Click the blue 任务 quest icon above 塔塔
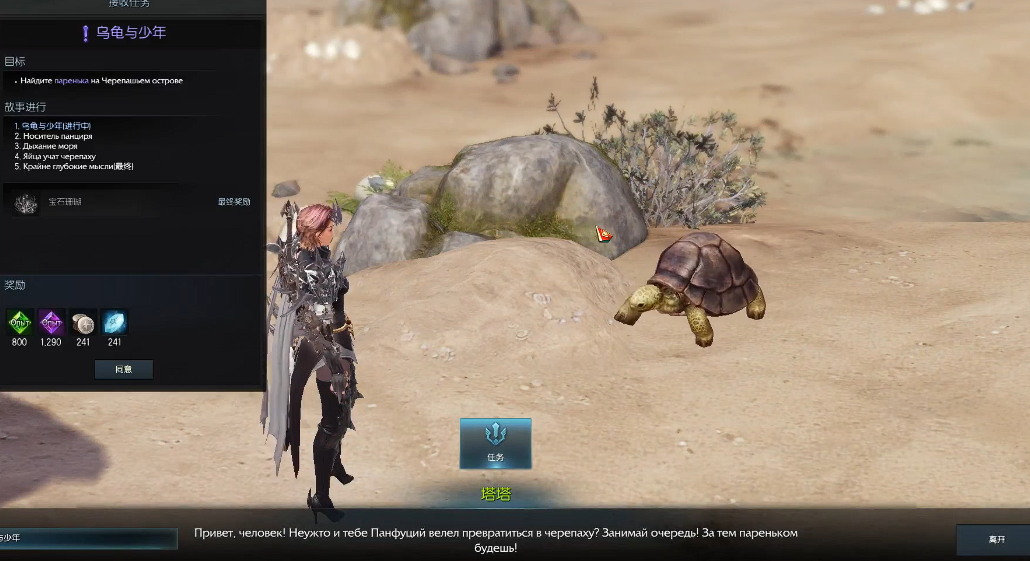Viewport: 1030px width, 561px height. [495, 443]
